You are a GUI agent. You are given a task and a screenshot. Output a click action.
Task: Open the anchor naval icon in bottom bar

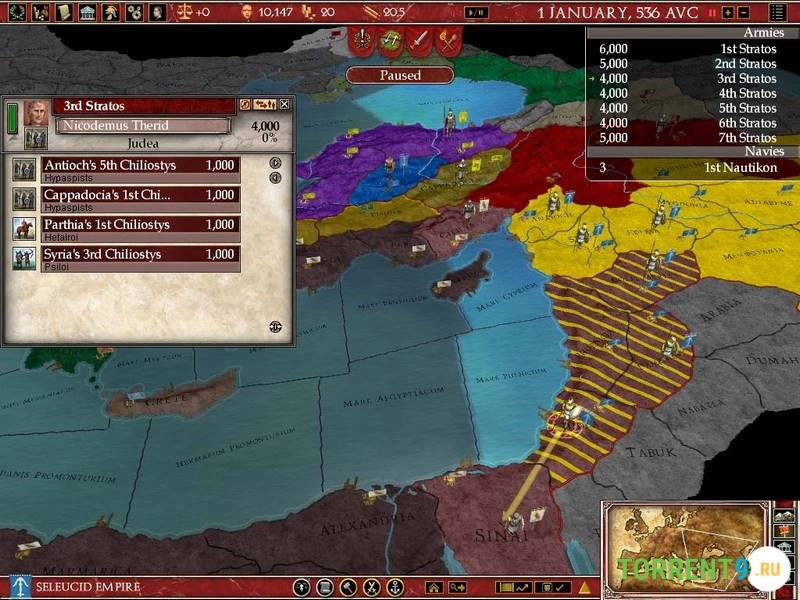[x=395, y=587]
